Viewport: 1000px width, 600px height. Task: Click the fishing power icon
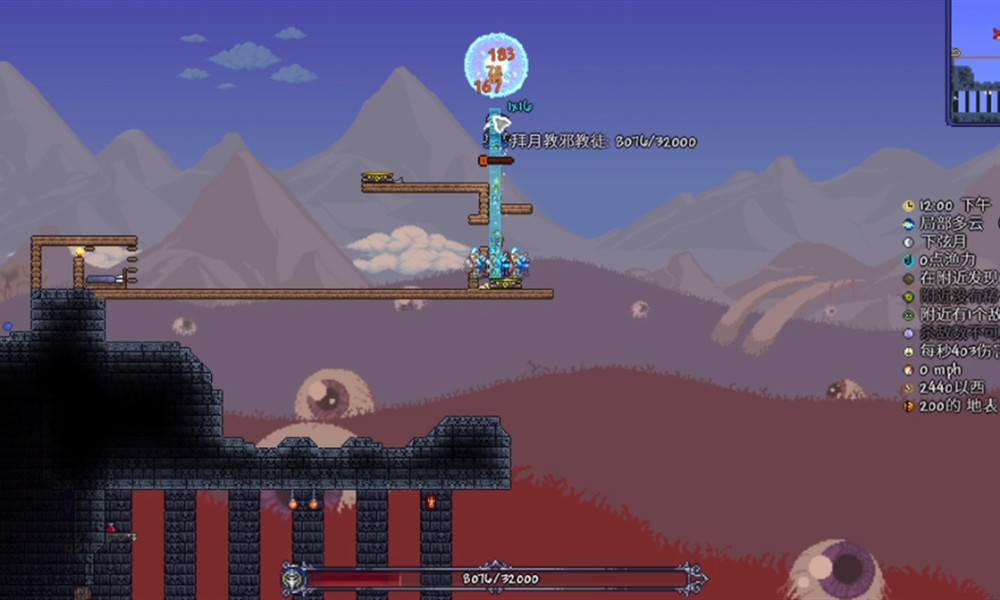pyautogui.click(x=909, y=260)
